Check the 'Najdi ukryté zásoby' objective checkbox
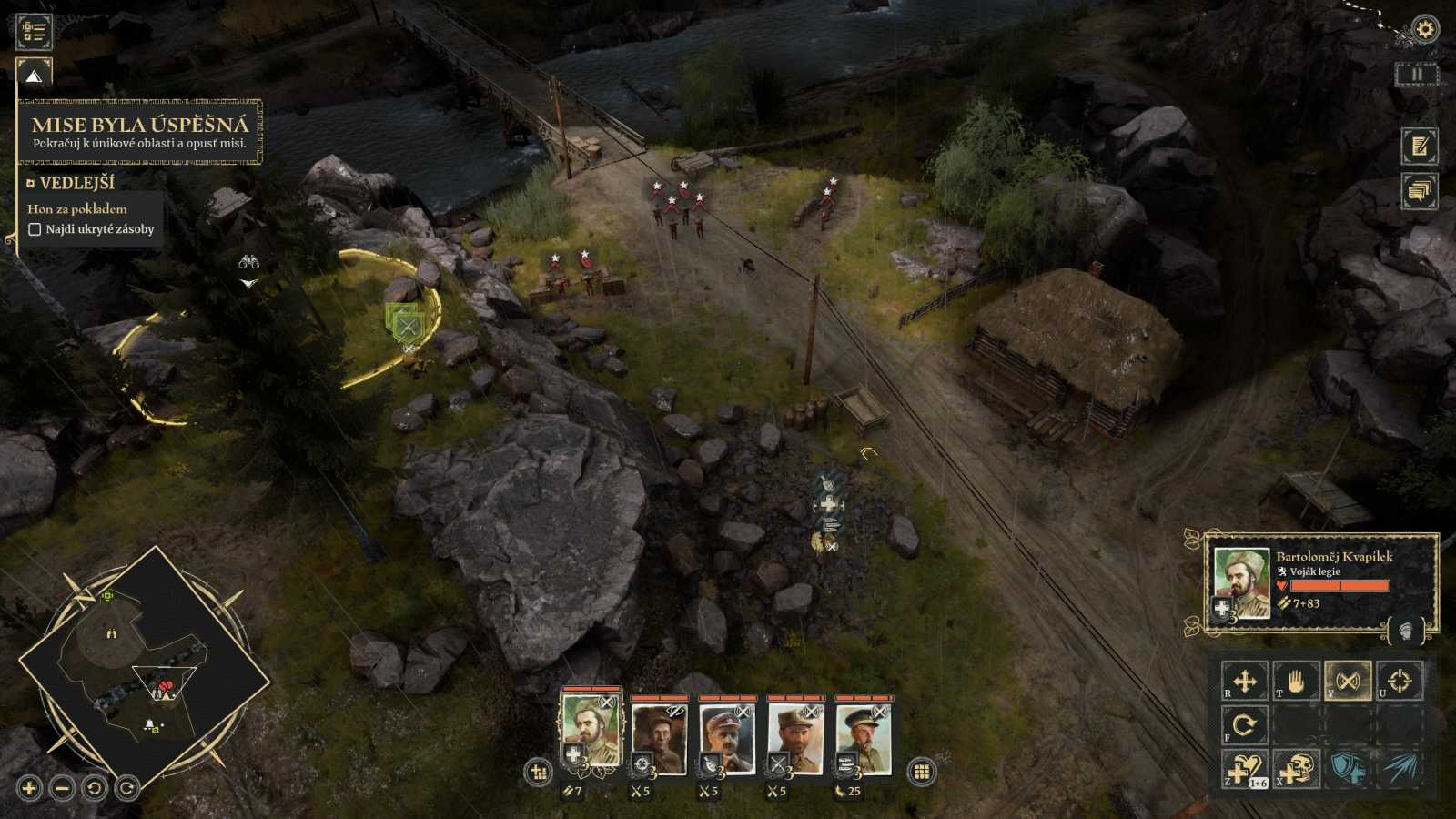The height and width of the screenshot is (819, 1456). (x=35, y=229)
